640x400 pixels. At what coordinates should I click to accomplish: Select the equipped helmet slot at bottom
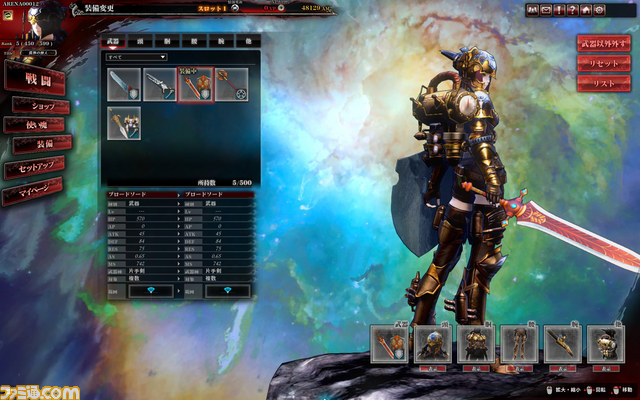coord(430,343)
